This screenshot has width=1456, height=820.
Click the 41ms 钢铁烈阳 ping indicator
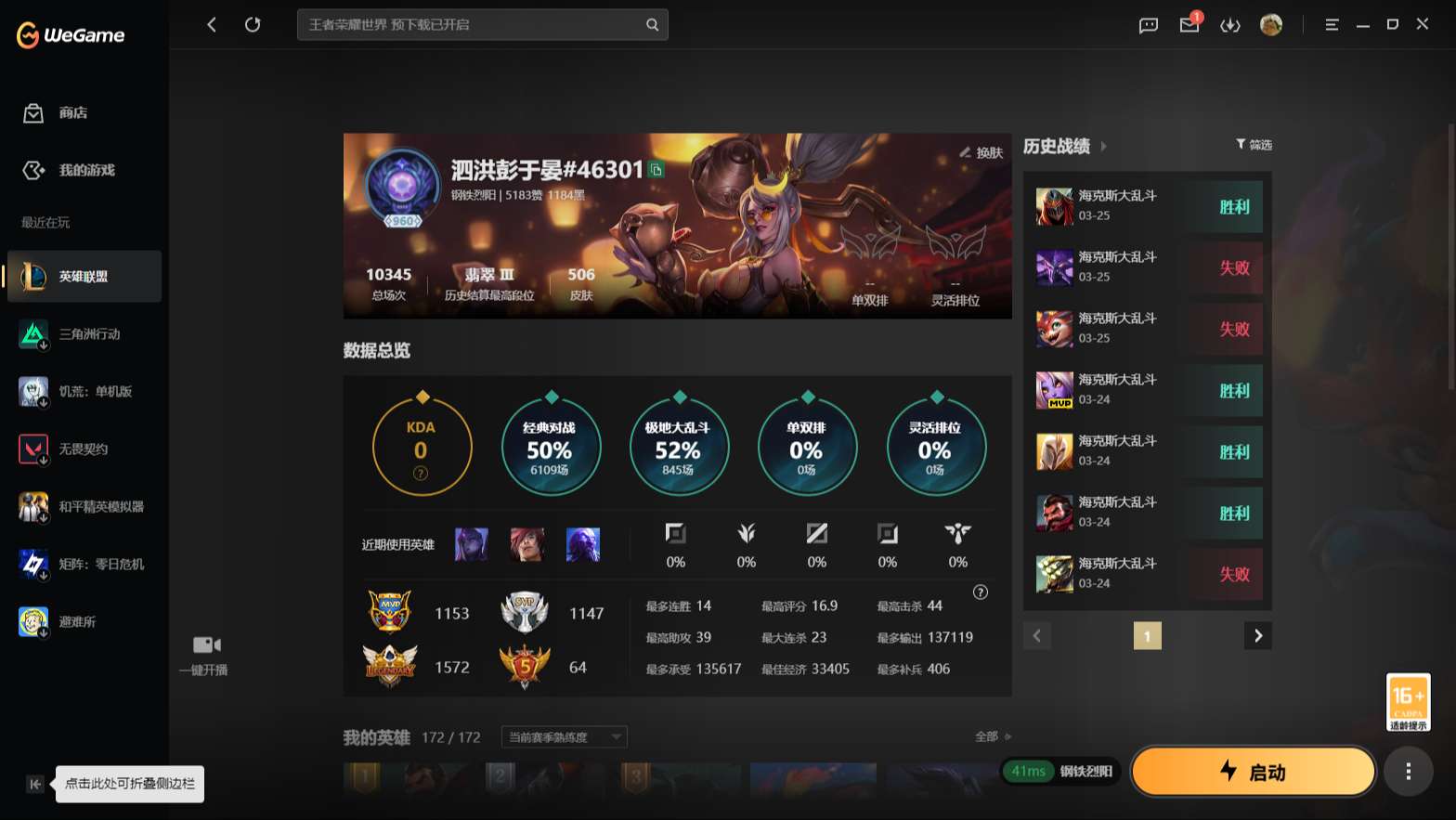pyautogui.click(x=1059, y=771)
